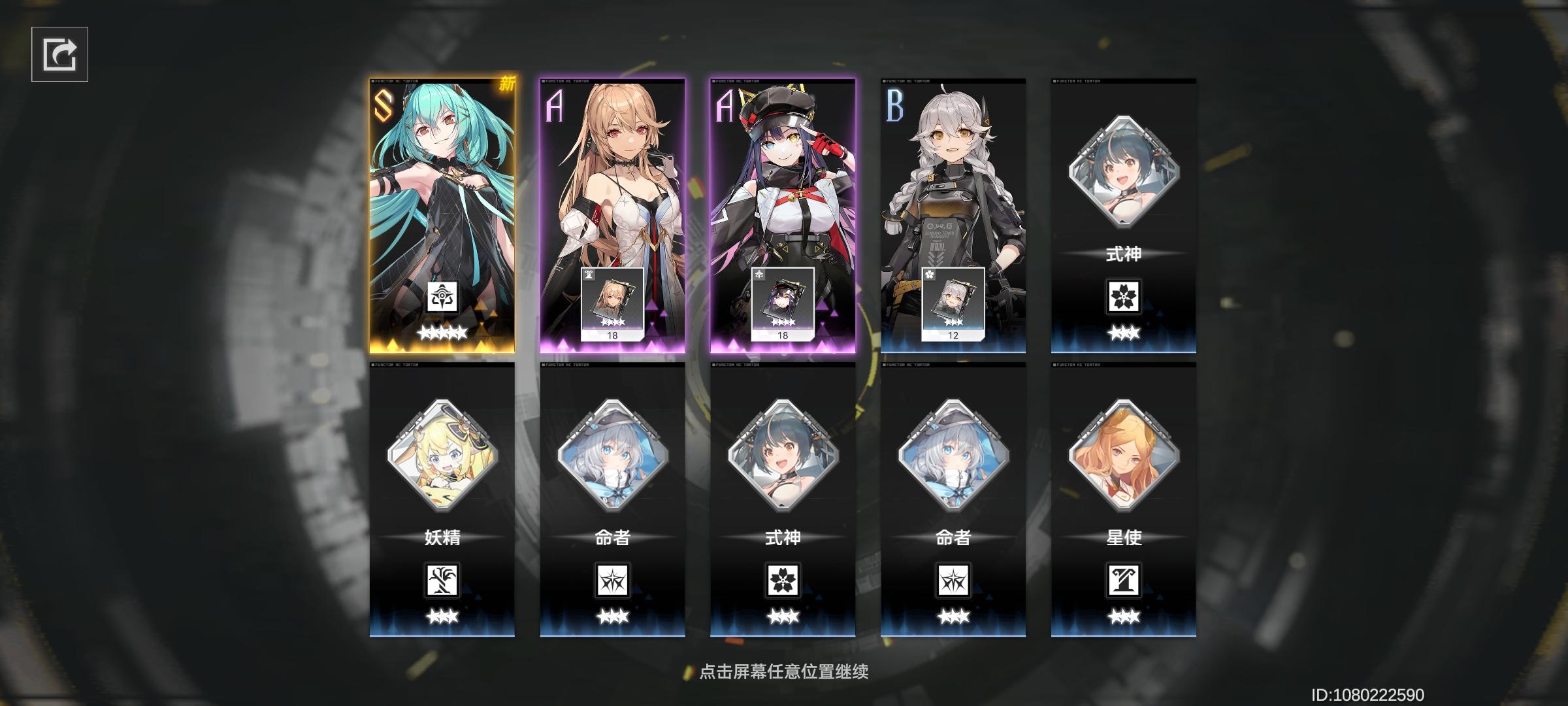1568x706 pixels.
Task: Click the five-star rating on the S-rank card
Action: click(444, 332)
